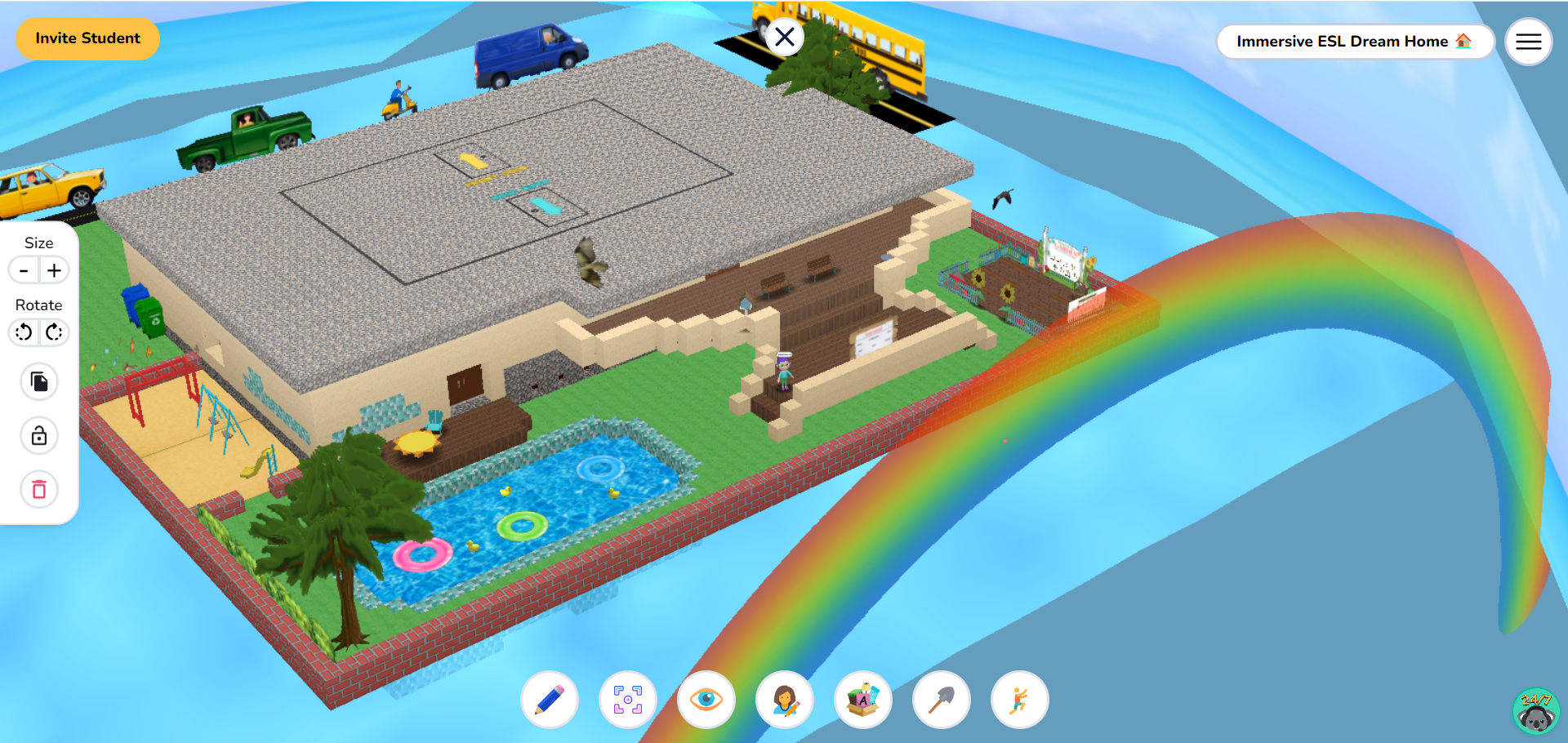The image size is (1568, 743).
Task: Click the Immersive ESL Dream Home title
Action: tap(1354, 41)
